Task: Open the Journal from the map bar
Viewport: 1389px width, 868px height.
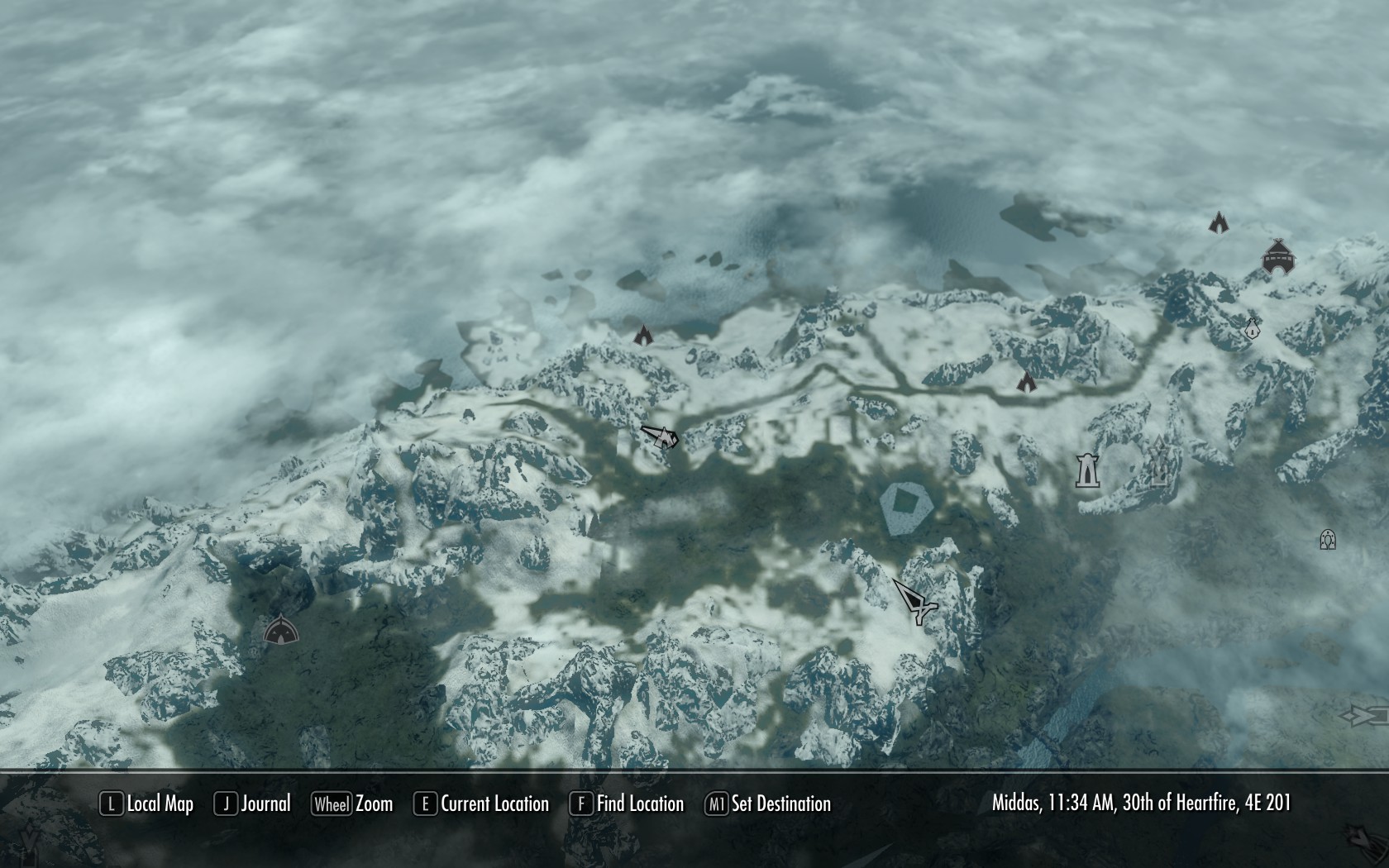Action: pyautogui.click(x=253, y=804)
